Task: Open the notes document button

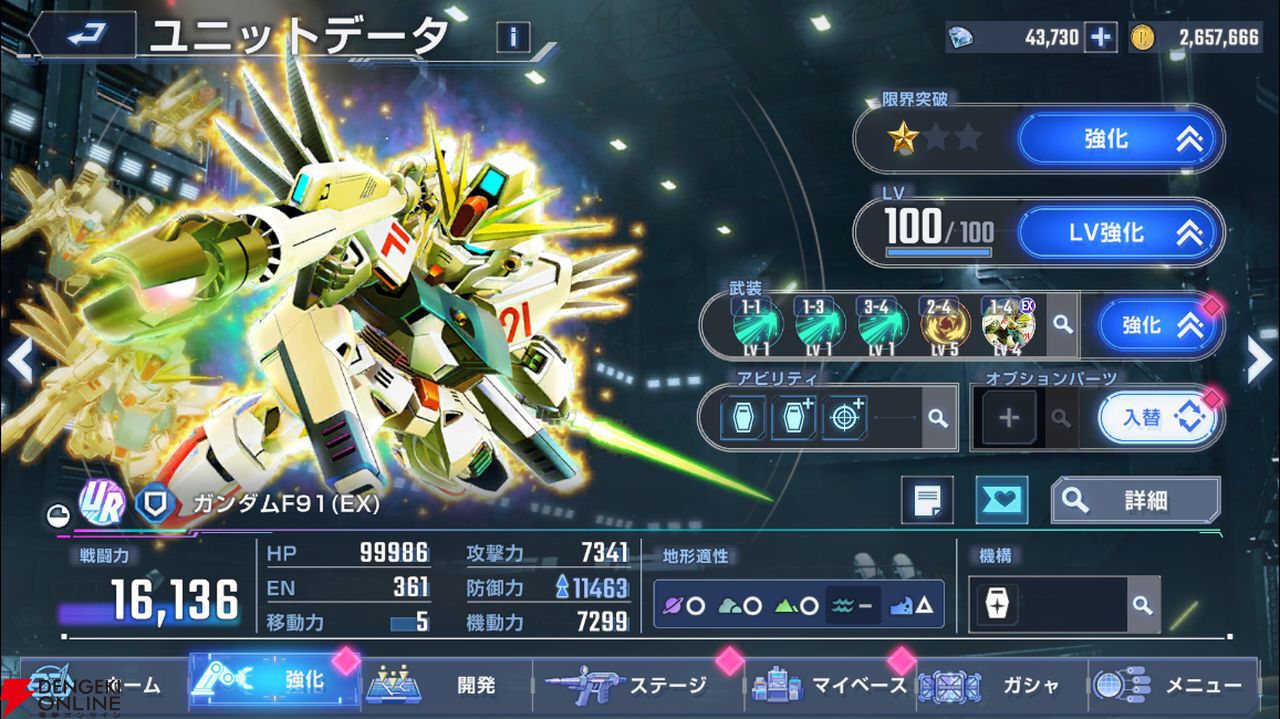Action: (x=927, y=500)
